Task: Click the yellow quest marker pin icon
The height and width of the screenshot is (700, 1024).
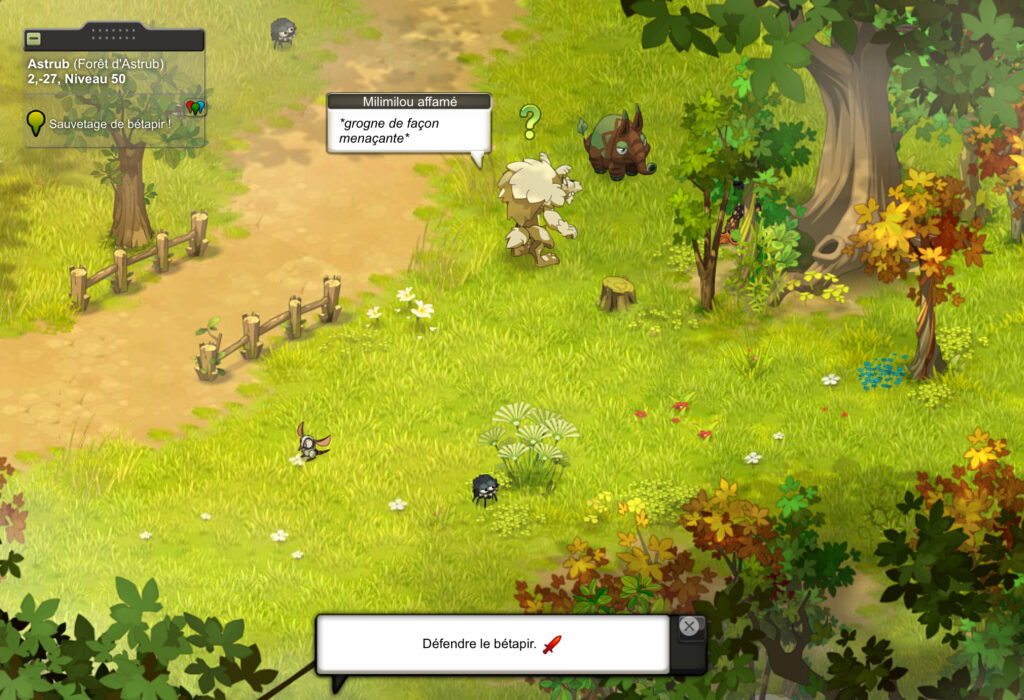Action: pos(36,122)
